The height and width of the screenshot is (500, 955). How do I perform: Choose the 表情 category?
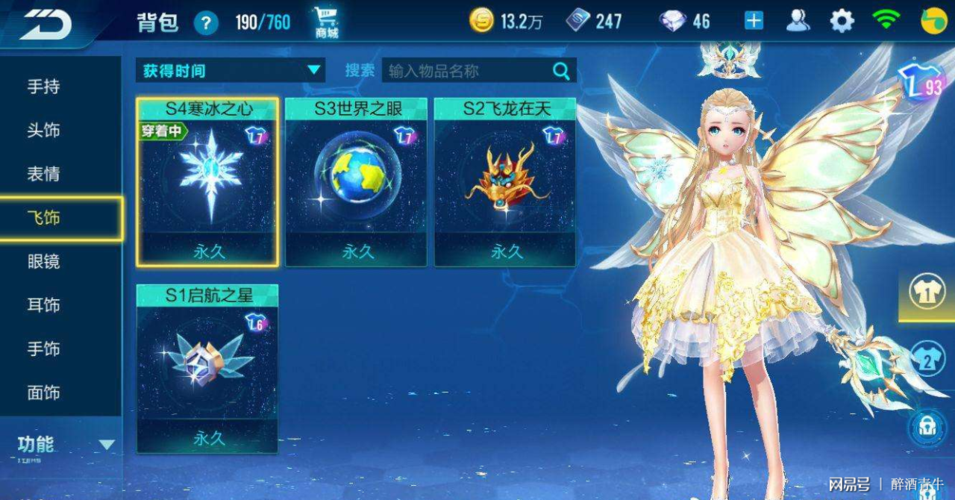44,174
